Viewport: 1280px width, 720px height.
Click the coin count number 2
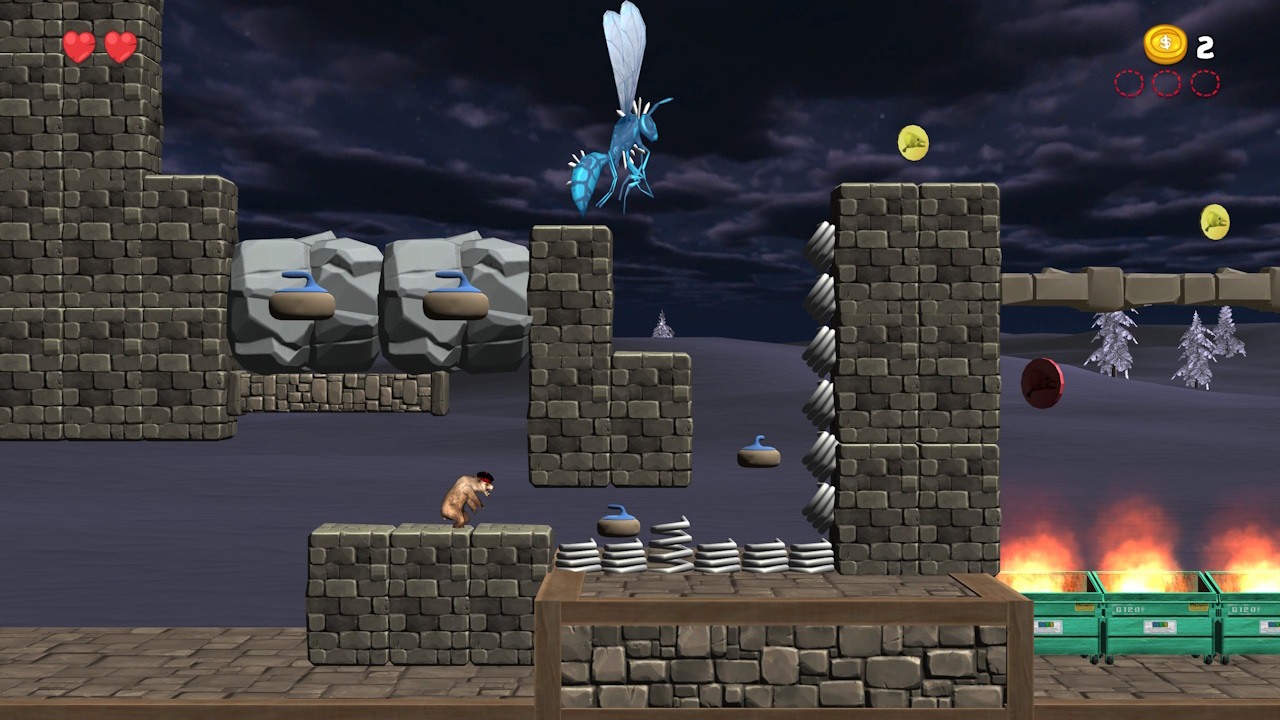(x=1205, y=45)
